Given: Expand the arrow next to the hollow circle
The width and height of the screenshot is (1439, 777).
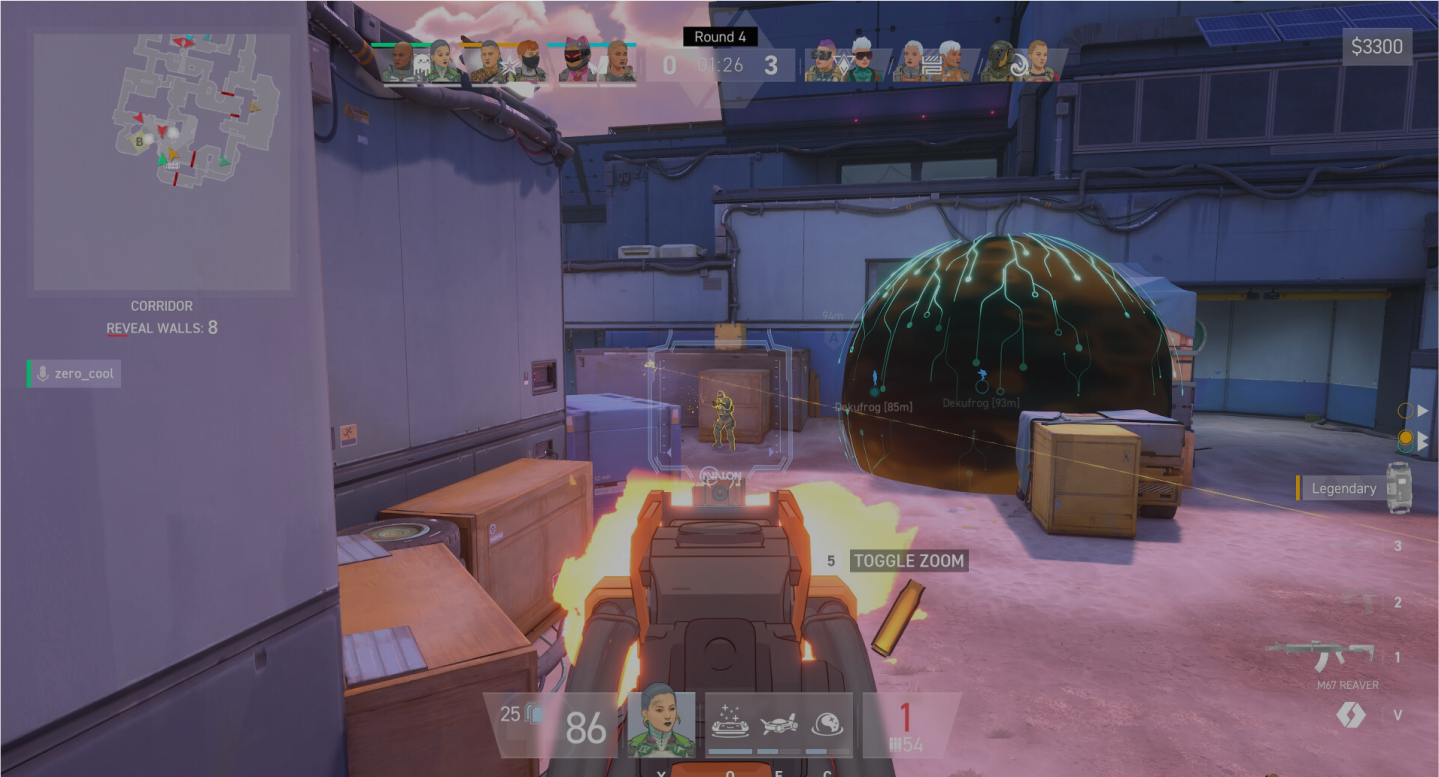Looking at the screenshot, I should coord(1422,410).
